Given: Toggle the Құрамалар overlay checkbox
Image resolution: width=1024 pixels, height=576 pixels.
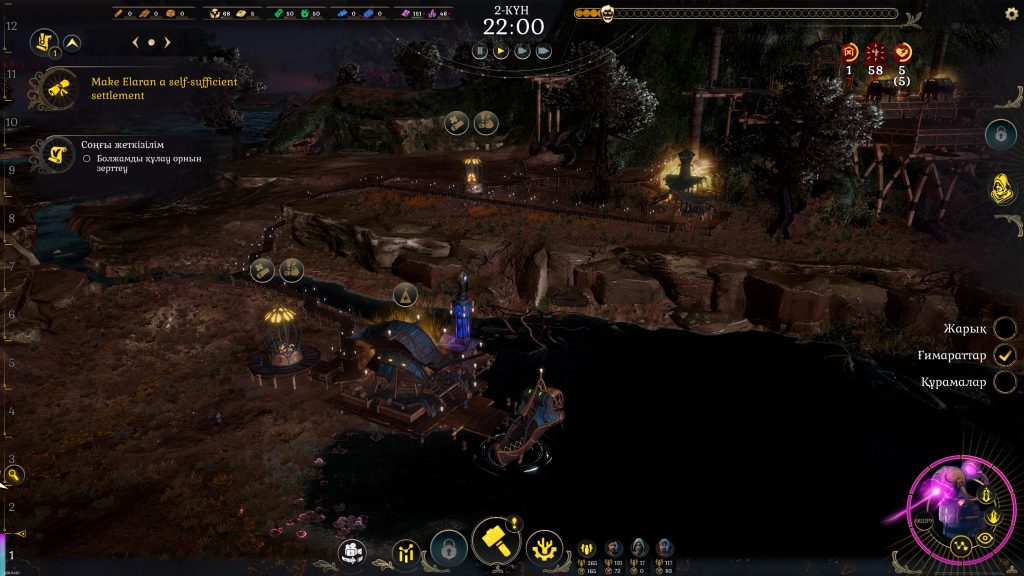Looking at the screenshot, I should click(1005, 382).
